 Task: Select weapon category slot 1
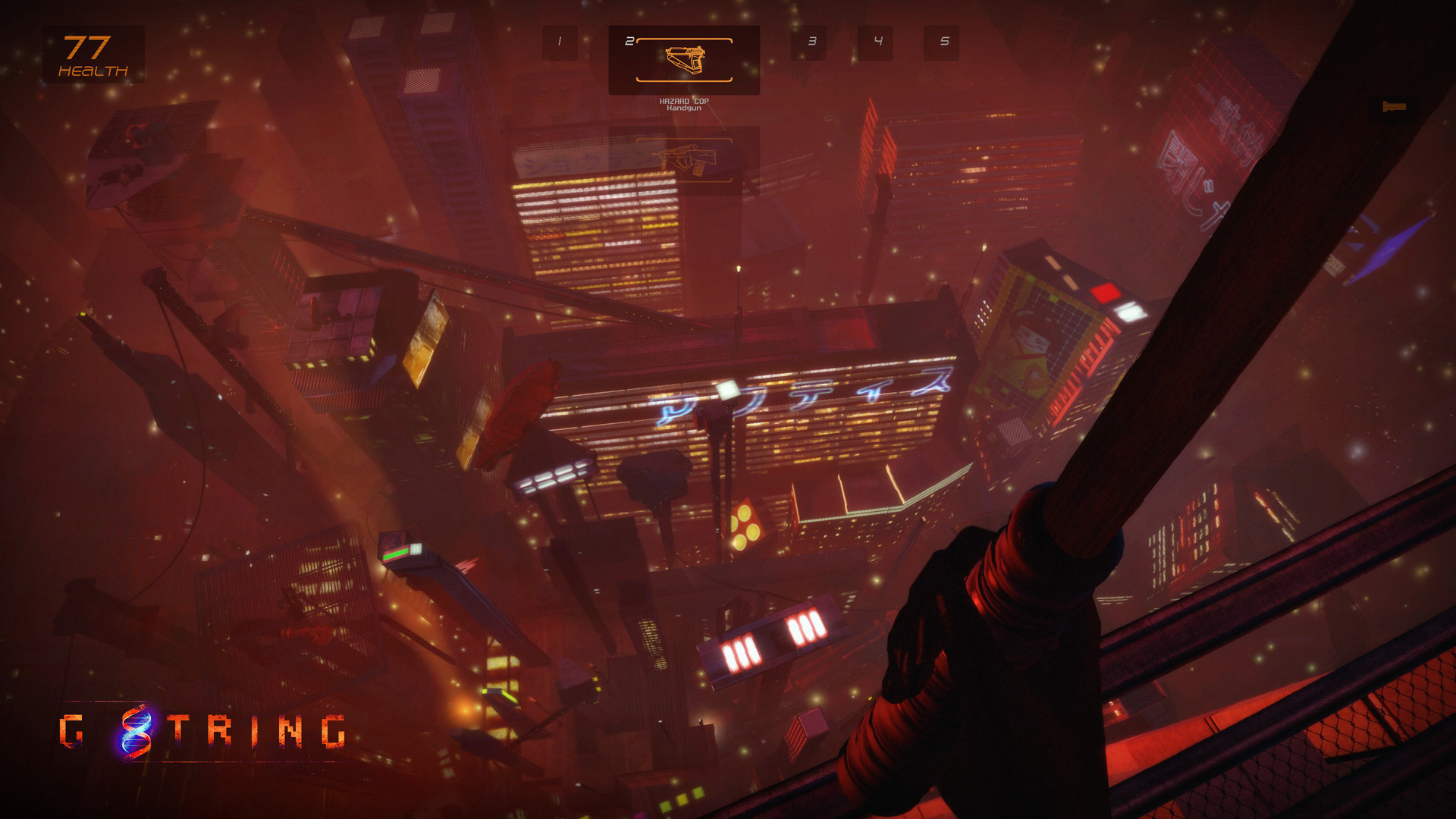(560, 42)
